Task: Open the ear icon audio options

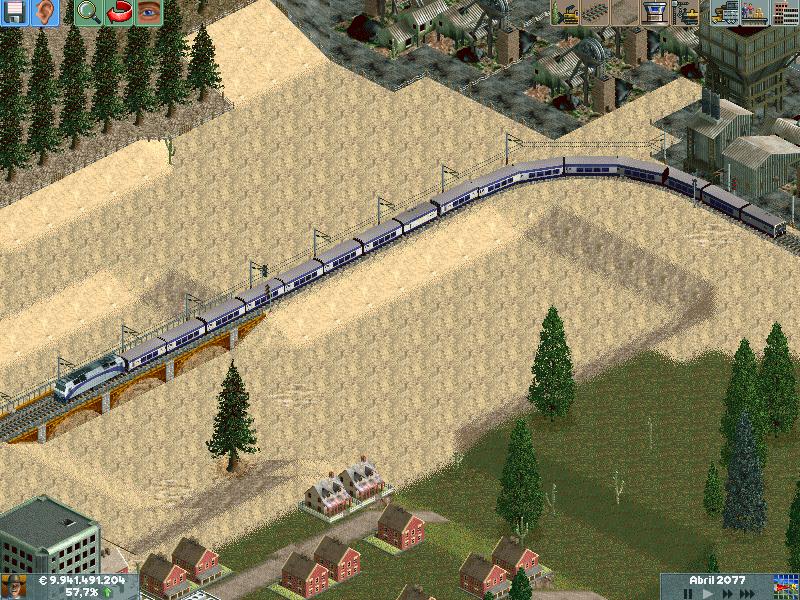Action: tap(45, 13)
